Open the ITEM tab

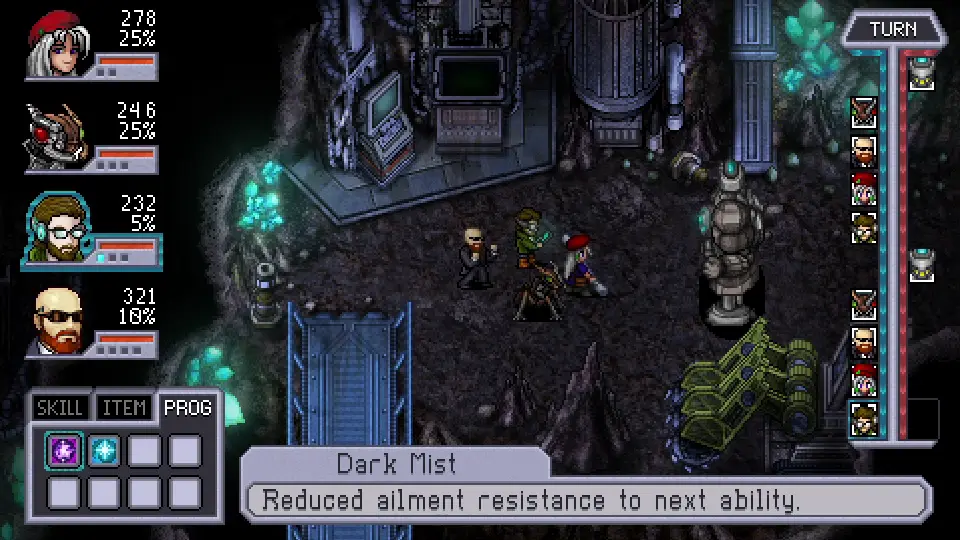coord(124,408)
